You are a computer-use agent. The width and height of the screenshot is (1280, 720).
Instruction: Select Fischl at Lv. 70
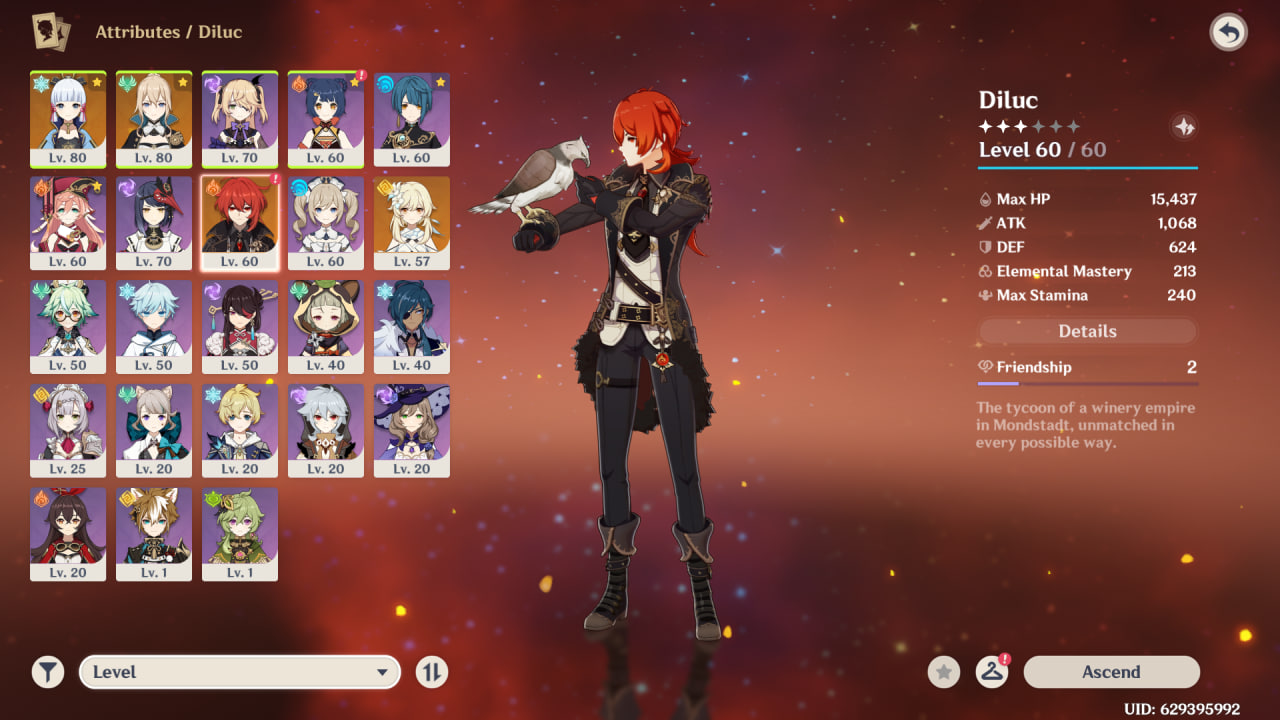tap(240, 119)
